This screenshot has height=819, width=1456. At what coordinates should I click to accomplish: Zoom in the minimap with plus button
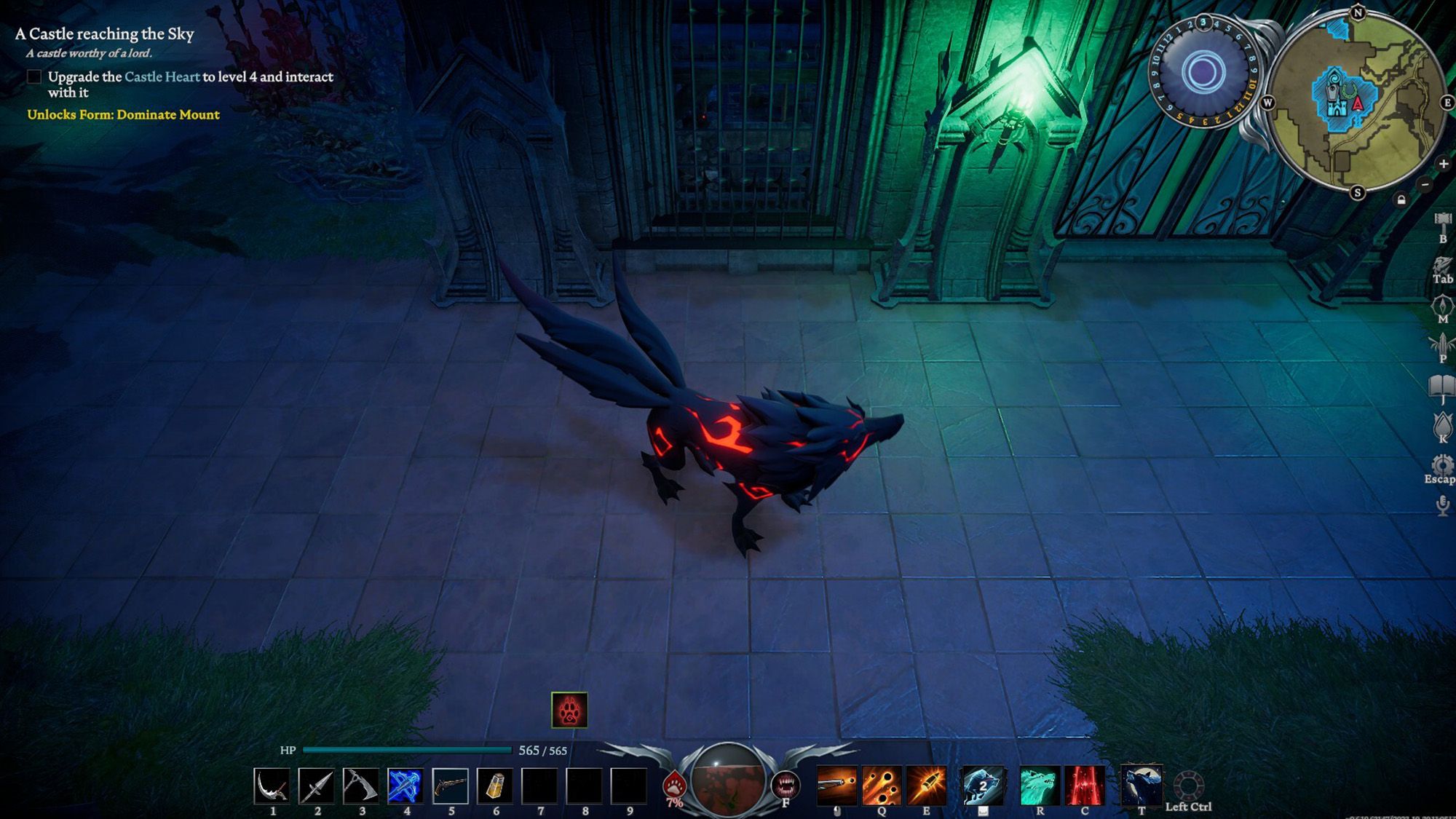point(1444,164)
